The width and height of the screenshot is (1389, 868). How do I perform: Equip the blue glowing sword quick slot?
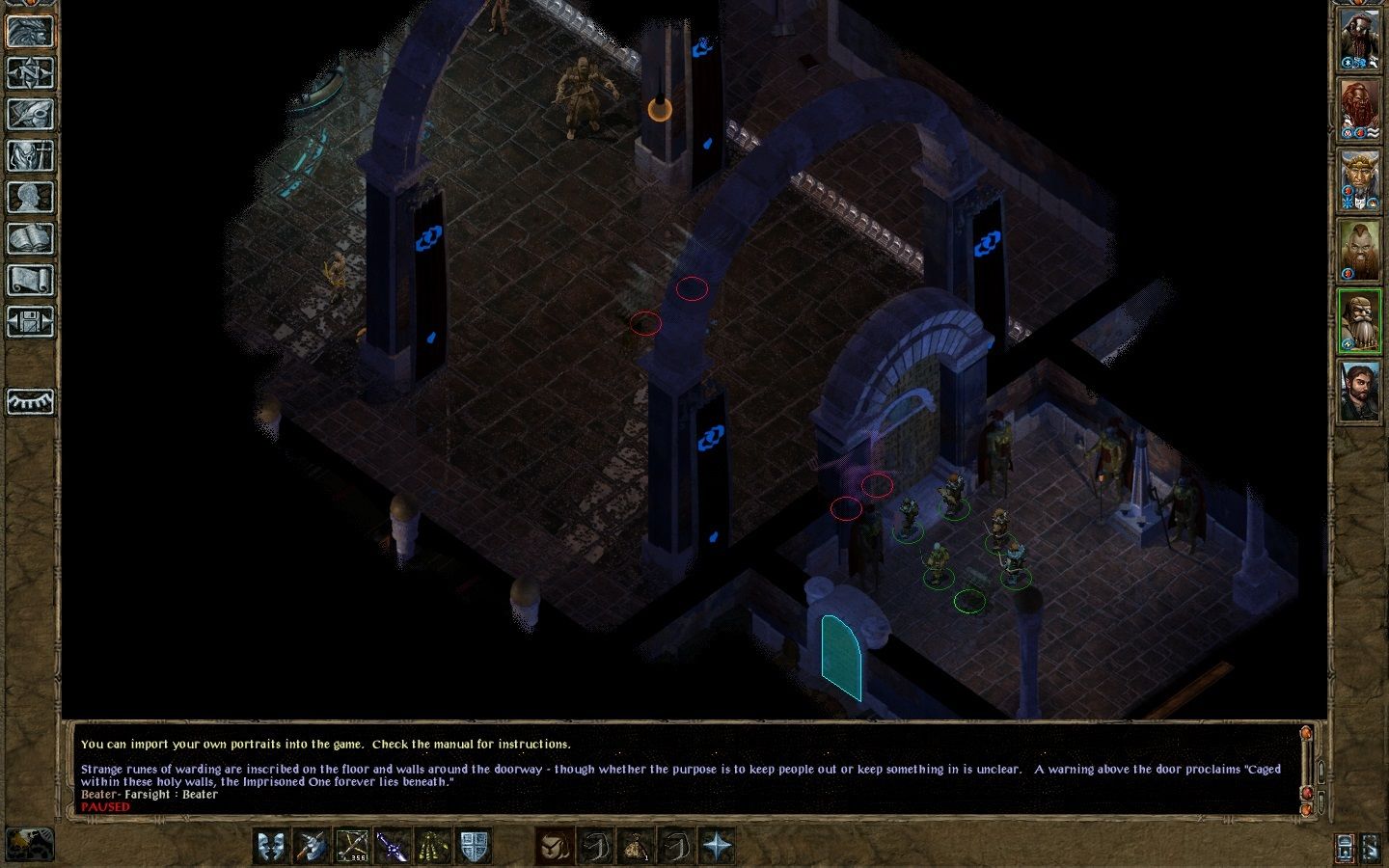pyautogui.click(x=393, y=846)
